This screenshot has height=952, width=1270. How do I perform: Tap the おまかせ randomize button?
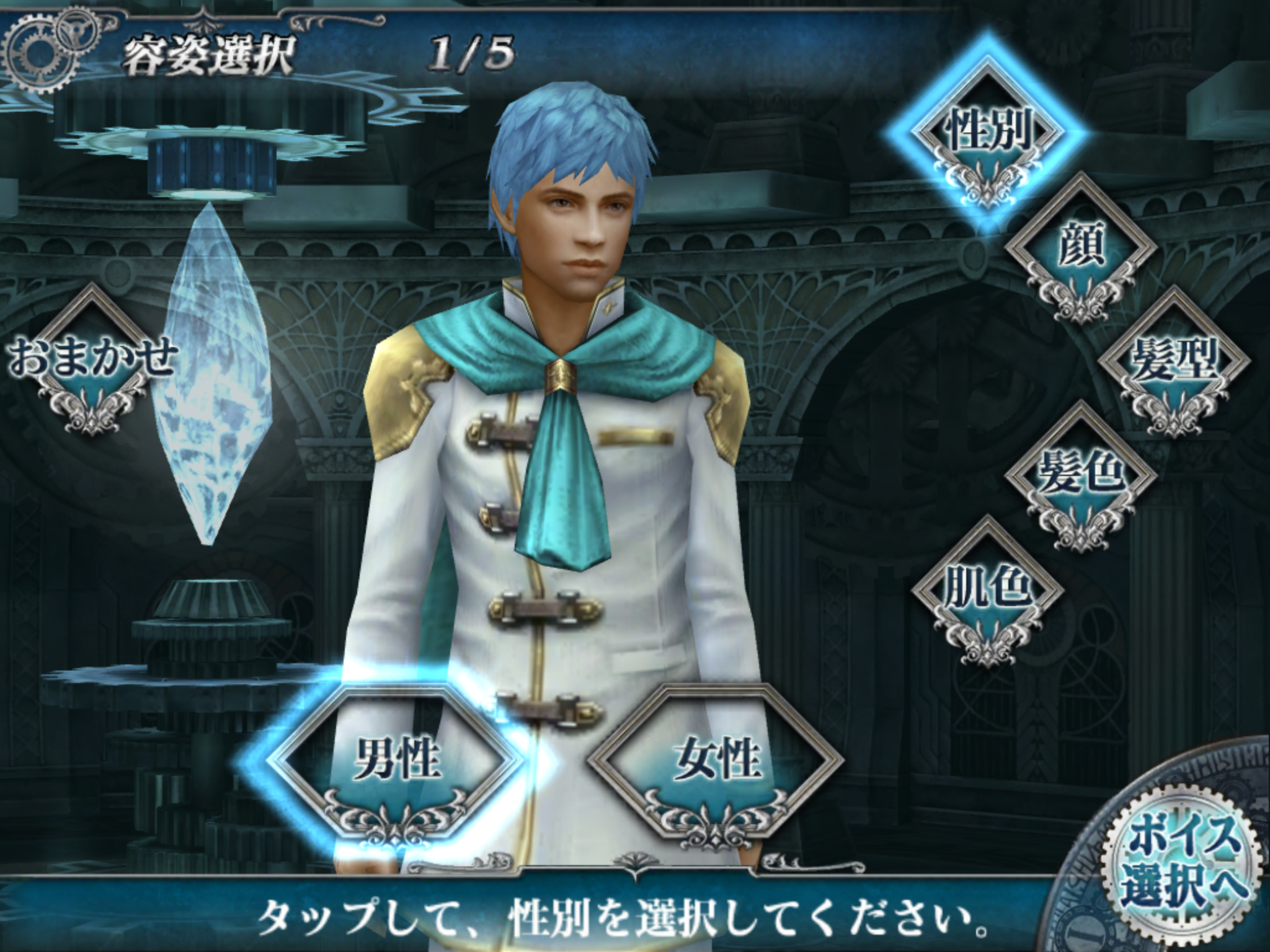(92, 358)
